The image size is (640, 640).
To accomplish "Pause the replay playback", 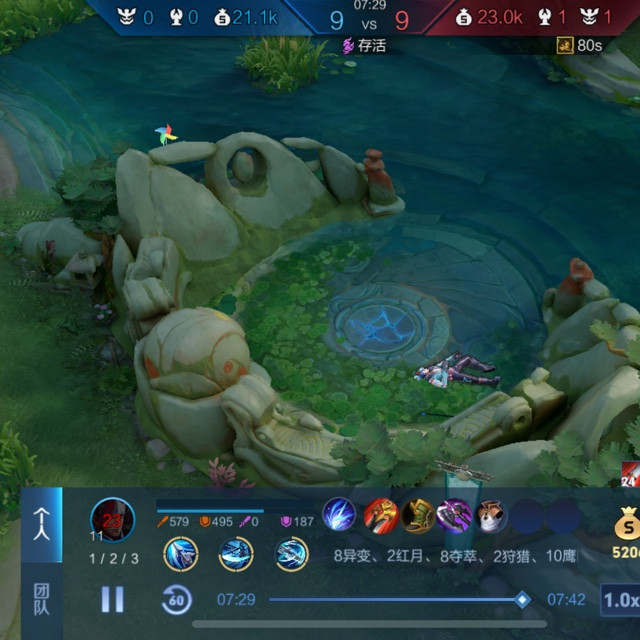I will pyautogui.click(x=112, y=599).
